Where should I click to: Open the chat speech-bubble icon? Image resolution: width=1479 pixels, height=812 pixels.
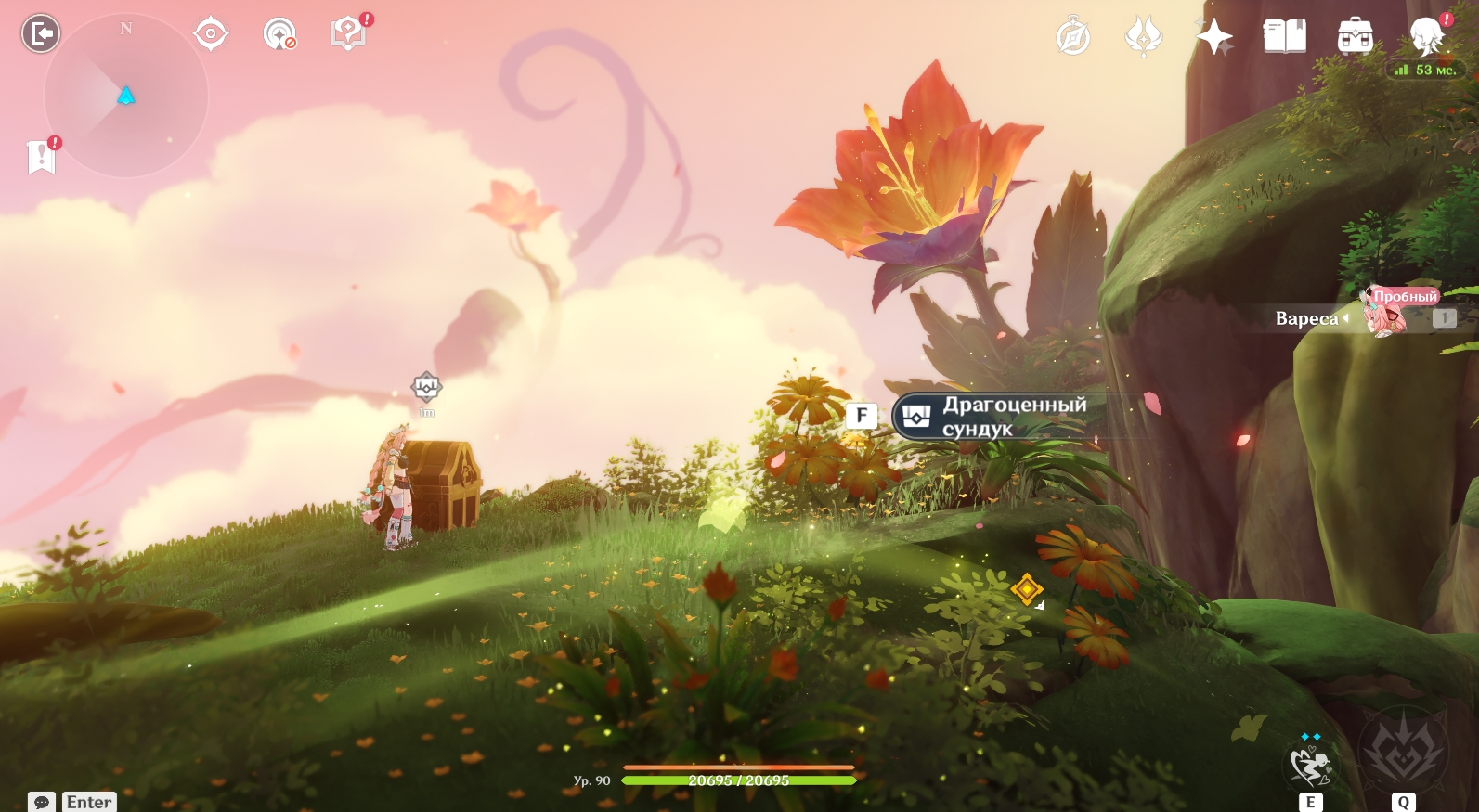point(42,802)
